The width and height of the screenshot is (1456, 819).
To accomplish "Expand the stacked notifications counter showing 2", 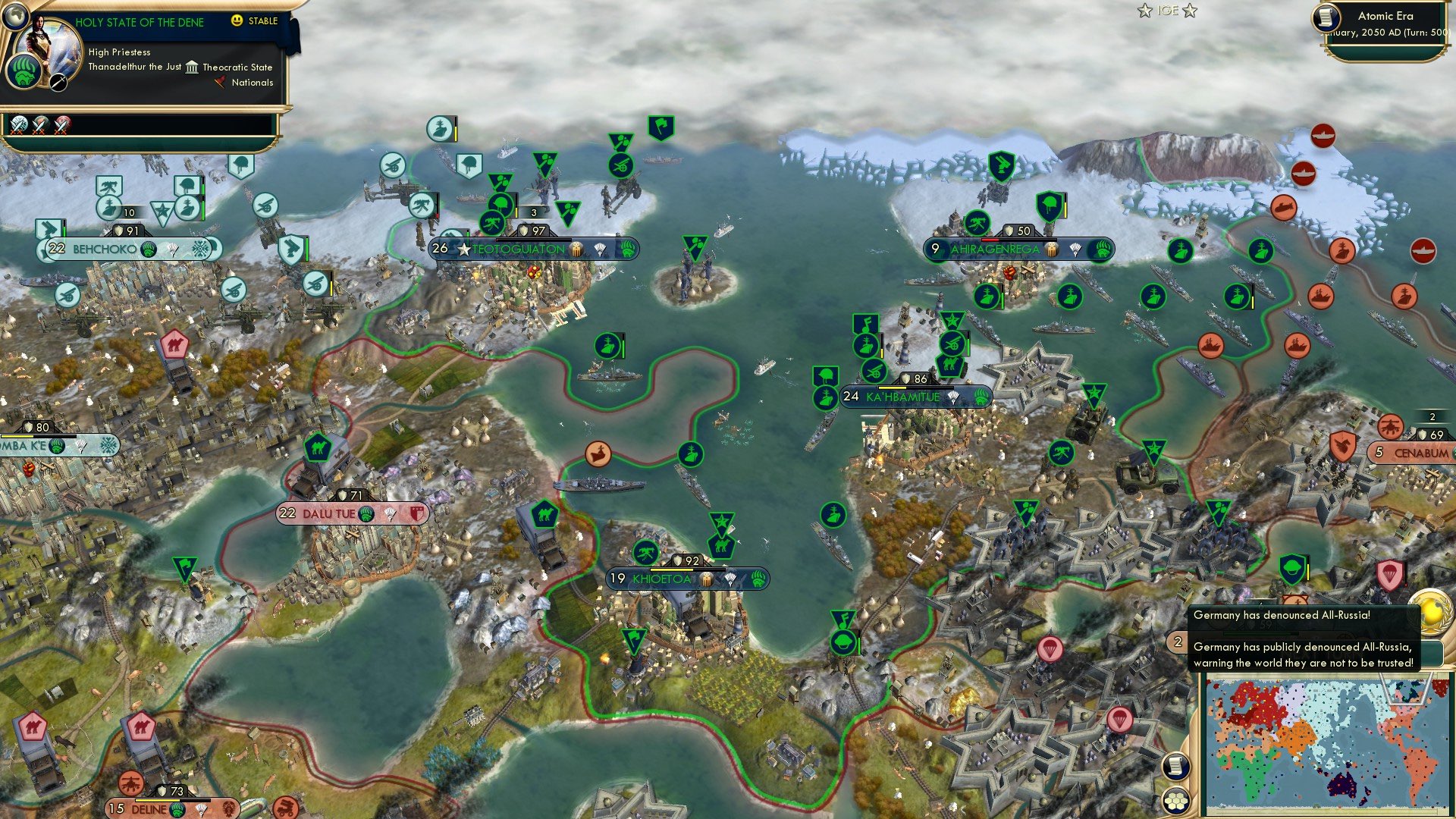I will (x=1177, y=642).
